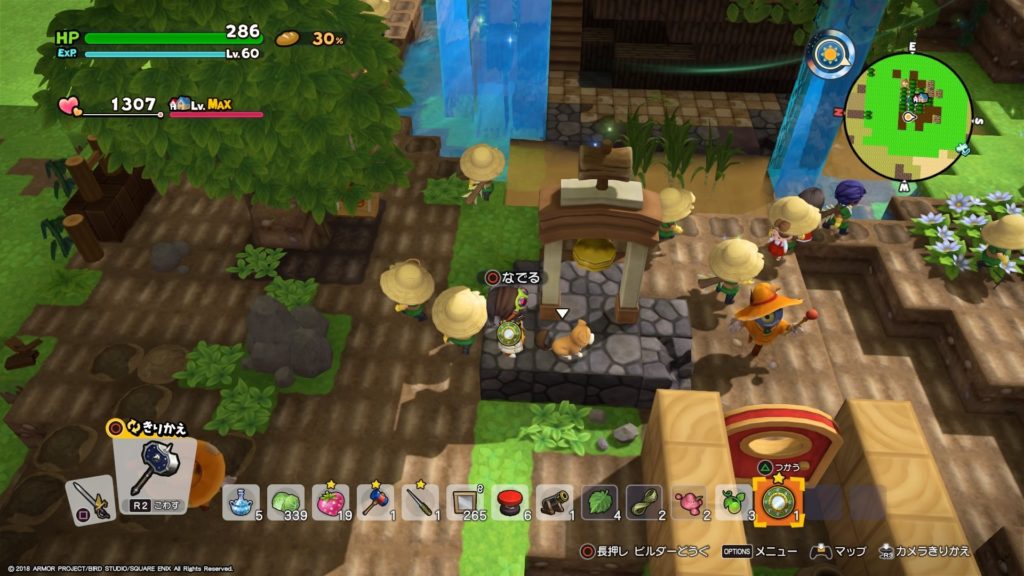Select the green leaf hotbar slot

coord(601,503)
